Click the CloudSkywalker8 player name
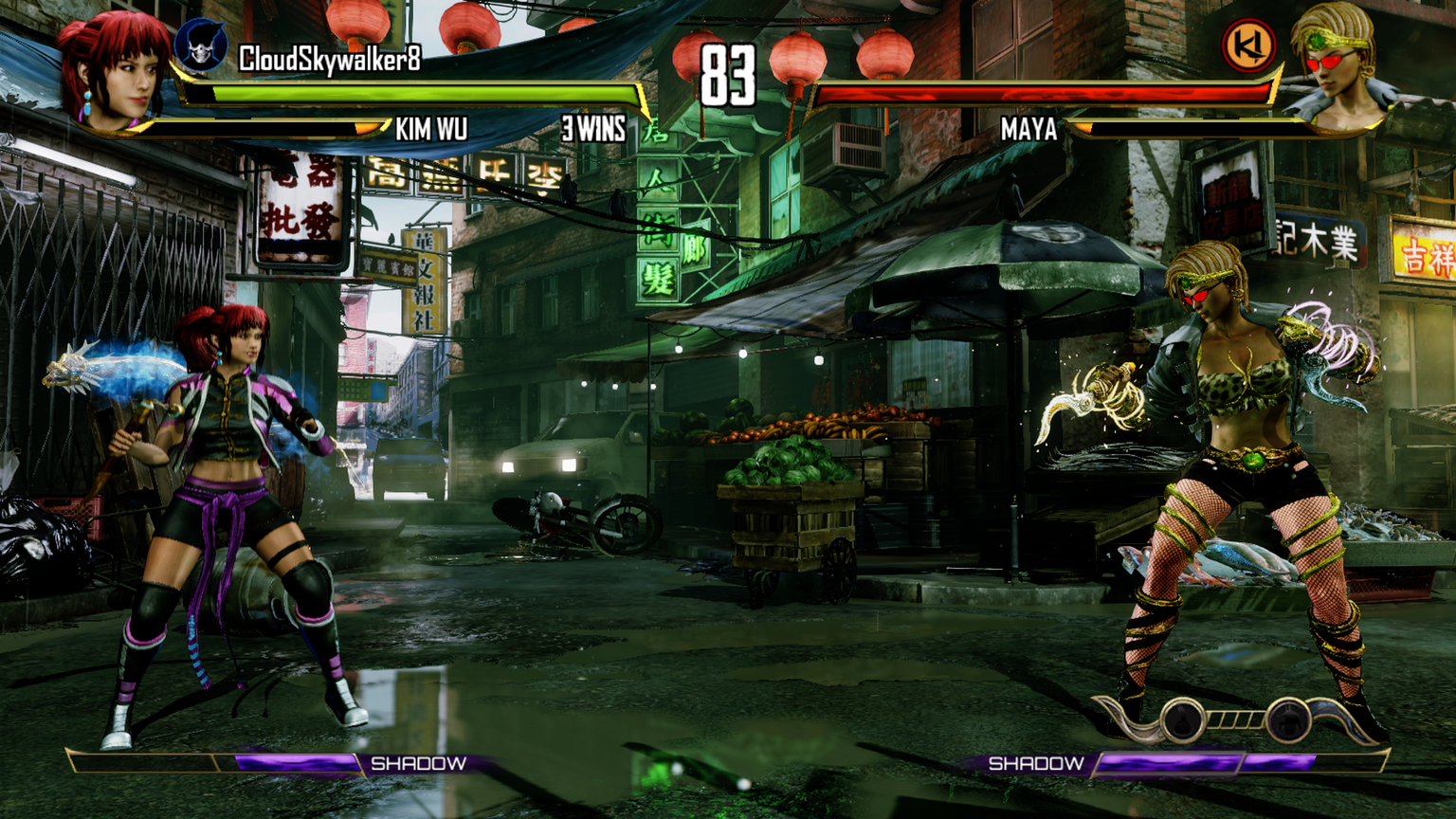Image resolution: width=1456 pixels, height=819 pixels. pos(329,60)
